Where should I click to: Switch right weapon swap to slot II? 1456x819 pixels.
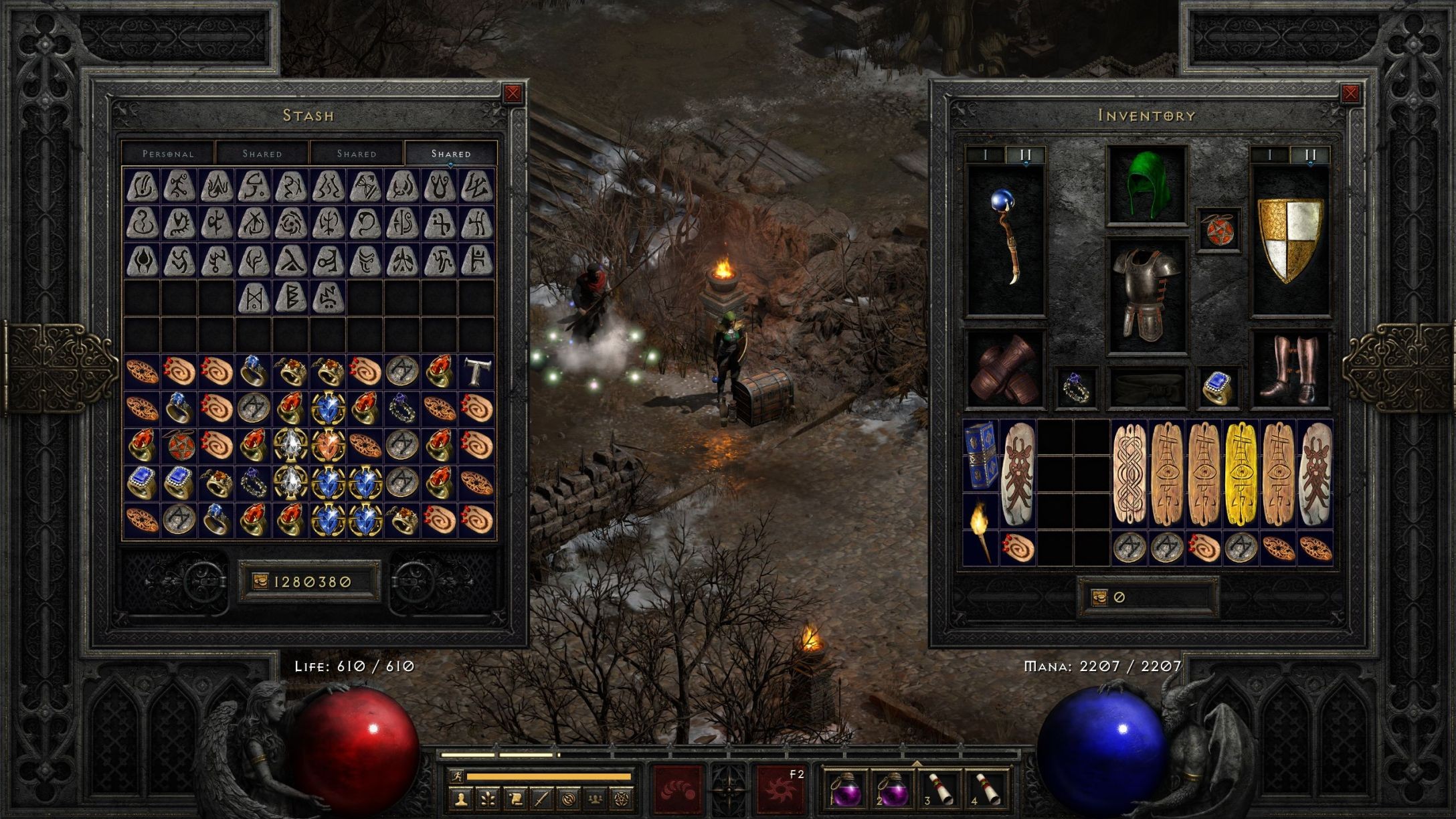point(1310,155)
